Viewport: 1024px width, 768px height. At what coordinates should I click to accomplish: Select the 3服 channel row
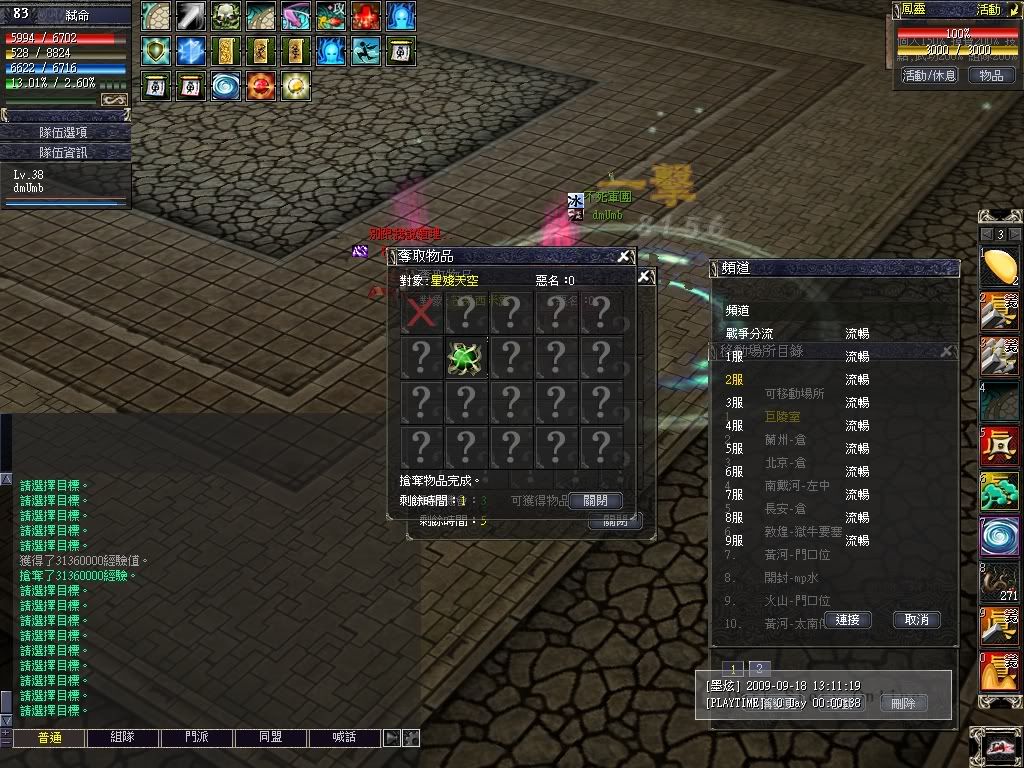(x=735, y=402)
